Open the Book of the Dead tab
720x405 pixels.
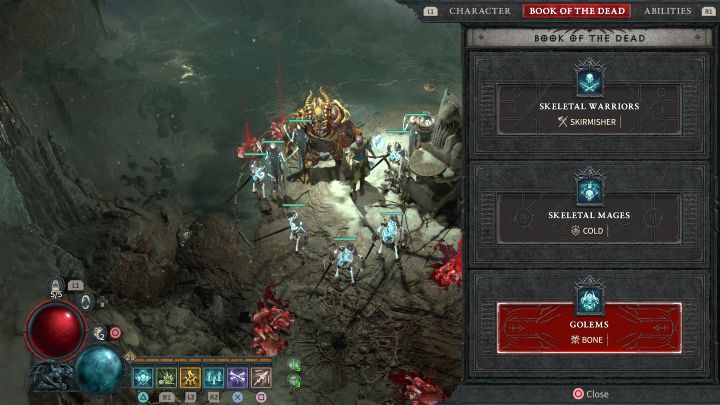click(x=576, y=11)
